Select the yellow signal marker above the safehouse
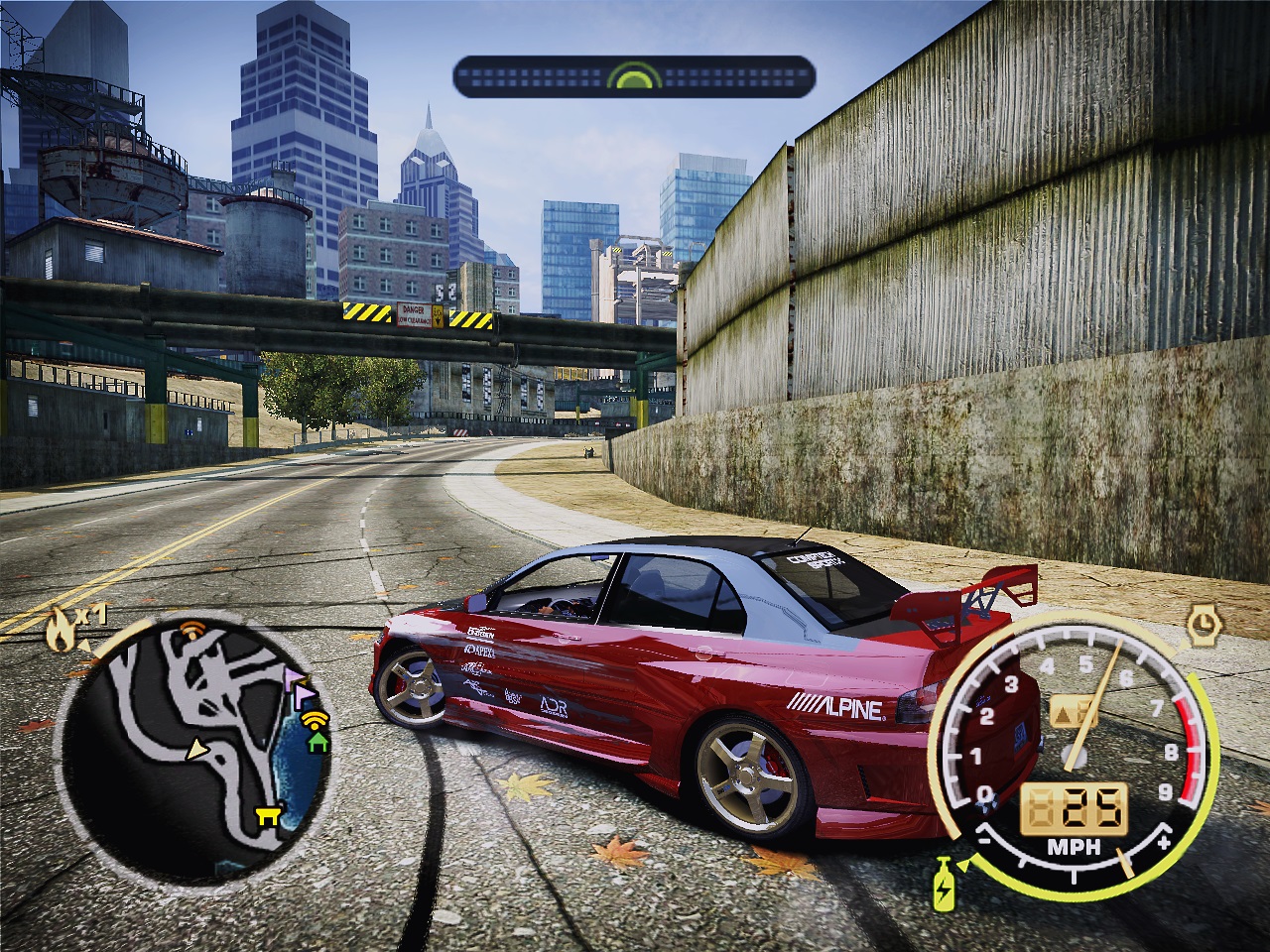1270x952 pixels. (315, 718)
